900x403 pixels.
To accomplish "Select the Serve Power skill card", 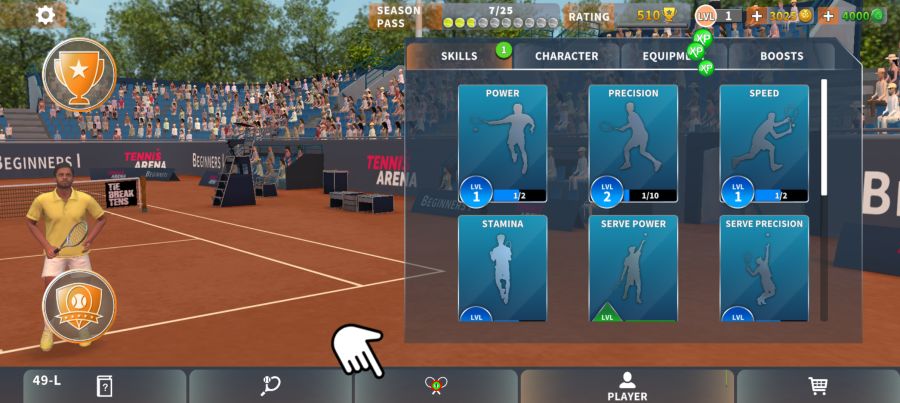I will pos(633,268).
